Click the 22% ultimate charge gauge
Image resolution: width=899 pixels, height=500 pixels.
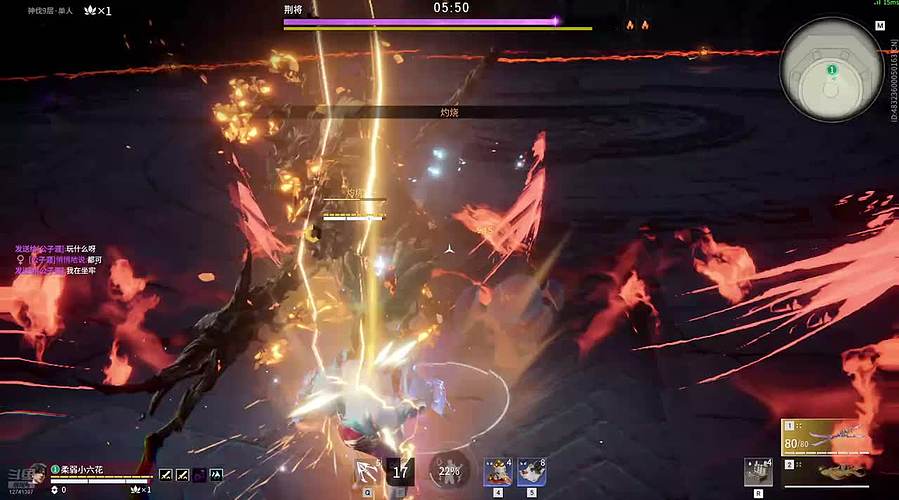click(x=449, y=471)
